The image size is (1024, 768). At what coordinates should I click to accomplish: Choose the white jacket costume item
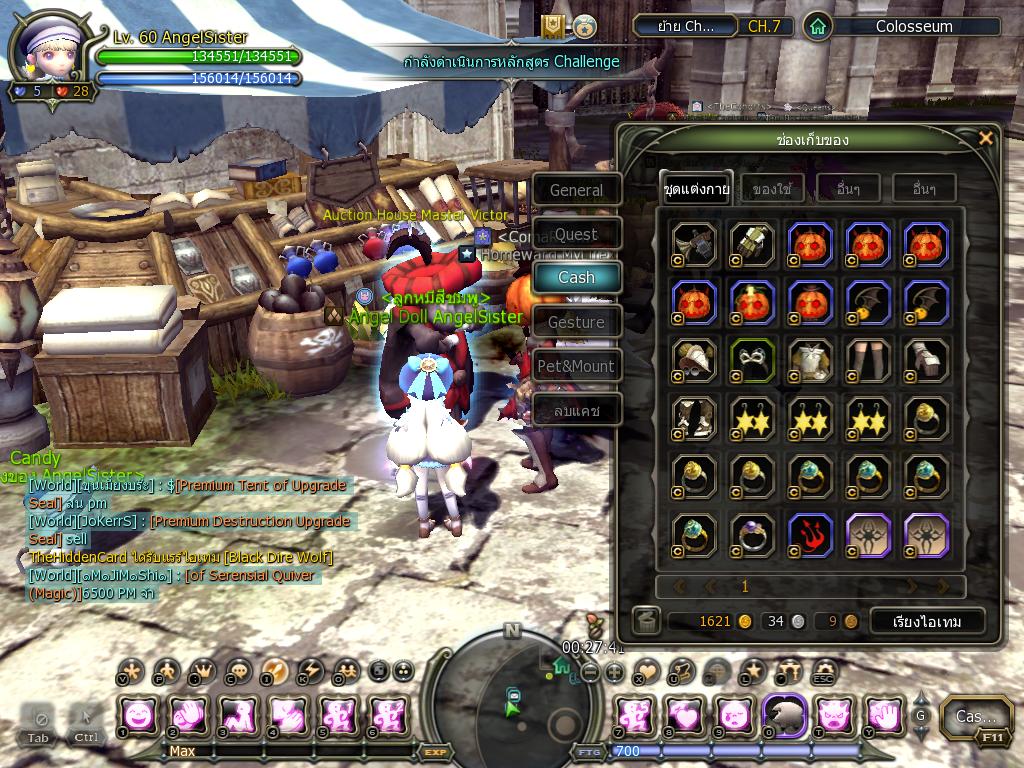810,359
